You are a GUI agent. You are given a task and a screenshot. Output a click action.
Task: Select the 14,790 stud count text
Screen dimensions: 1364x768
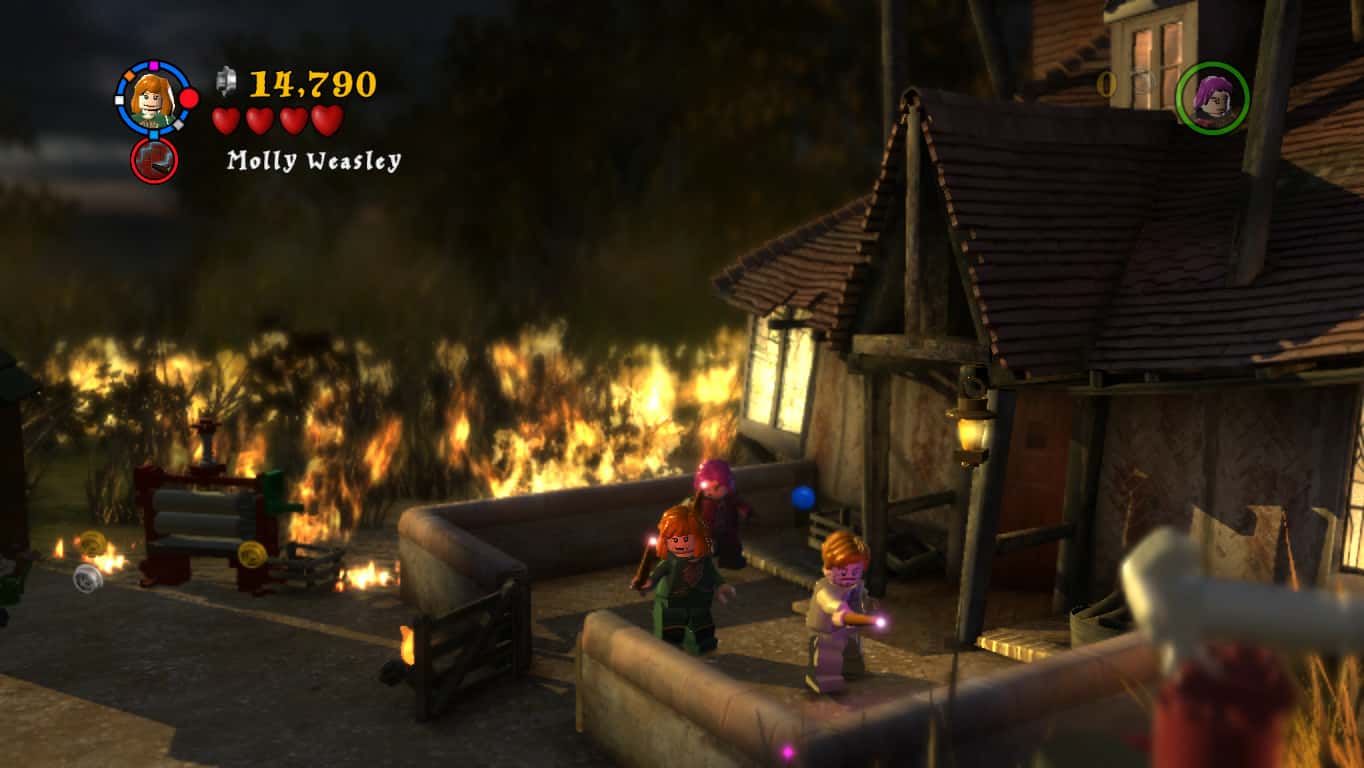point(313,83)
